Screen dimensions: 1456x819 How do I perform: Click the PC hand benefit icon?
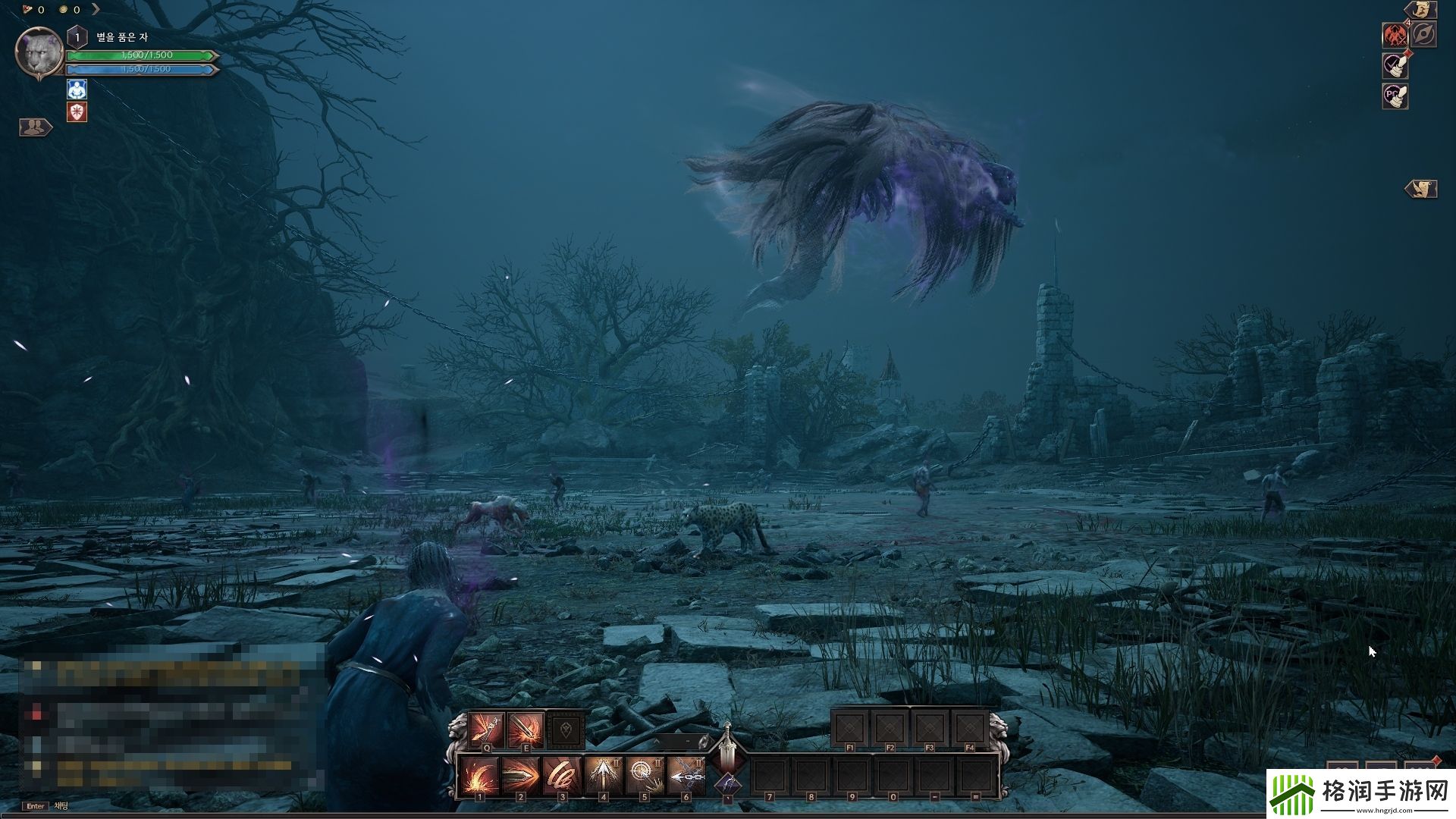(x=1395, y=96)
